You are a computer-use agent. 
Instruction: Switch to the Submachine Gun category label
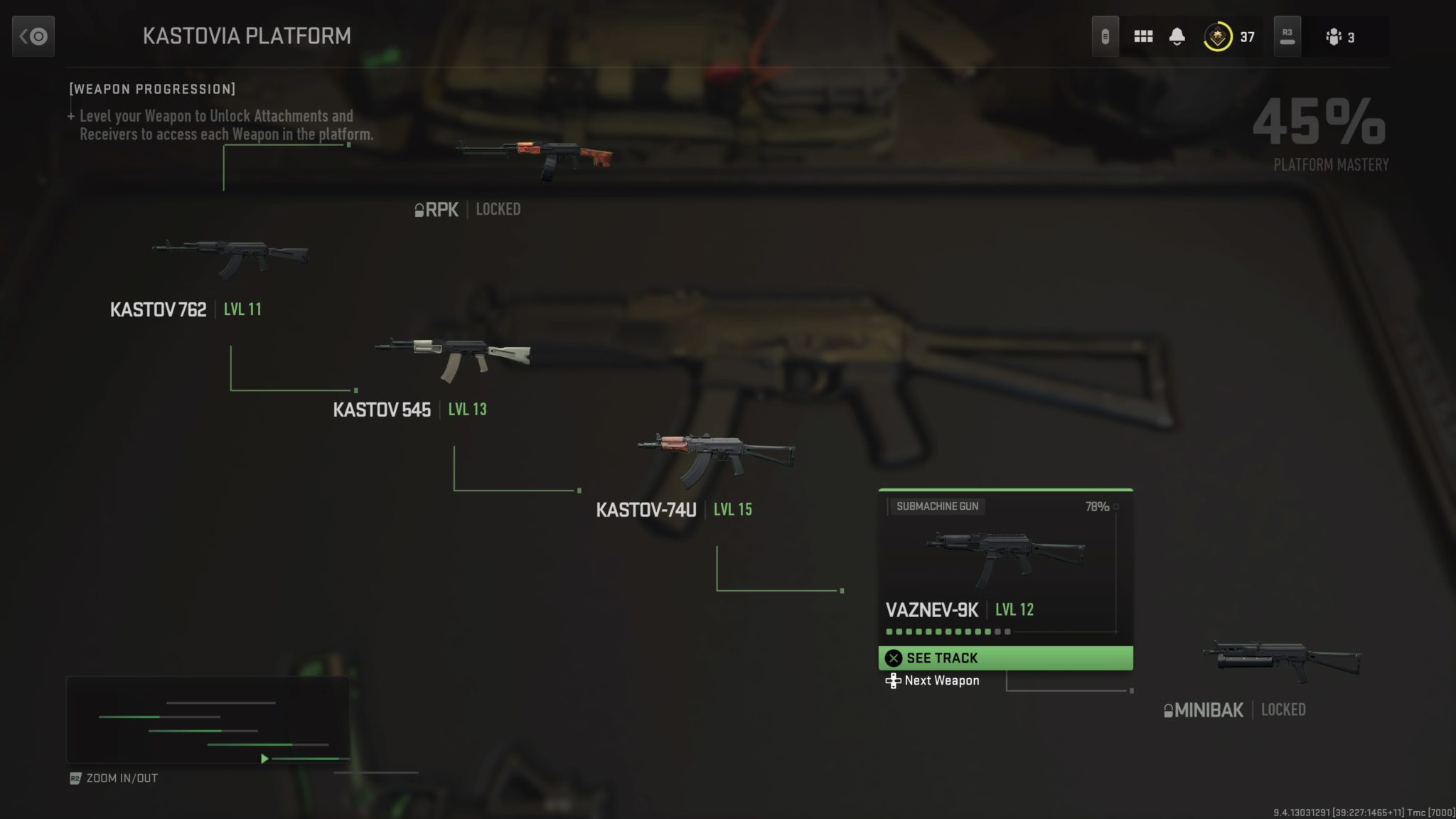click(938, 506)
